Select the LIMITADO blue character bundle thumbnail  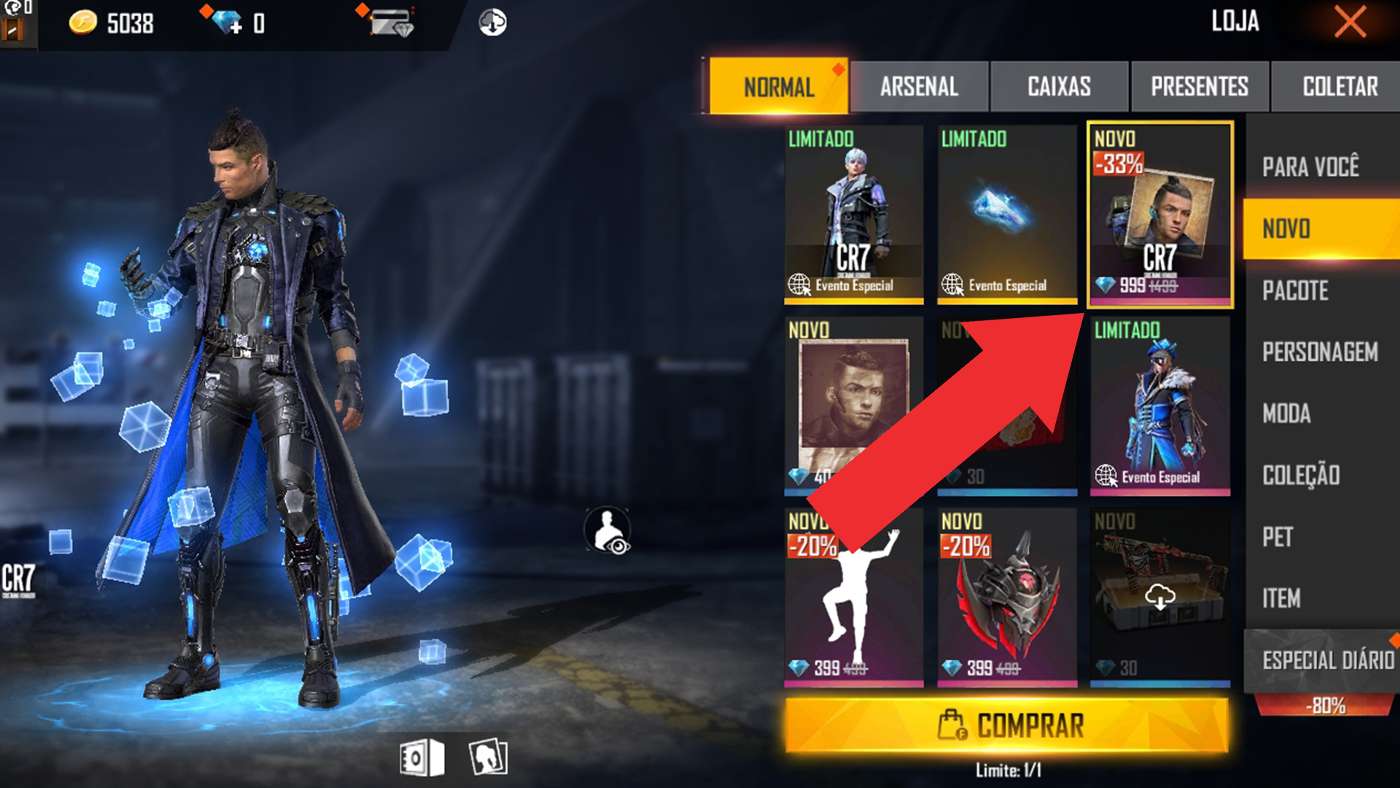(1159, 400)
